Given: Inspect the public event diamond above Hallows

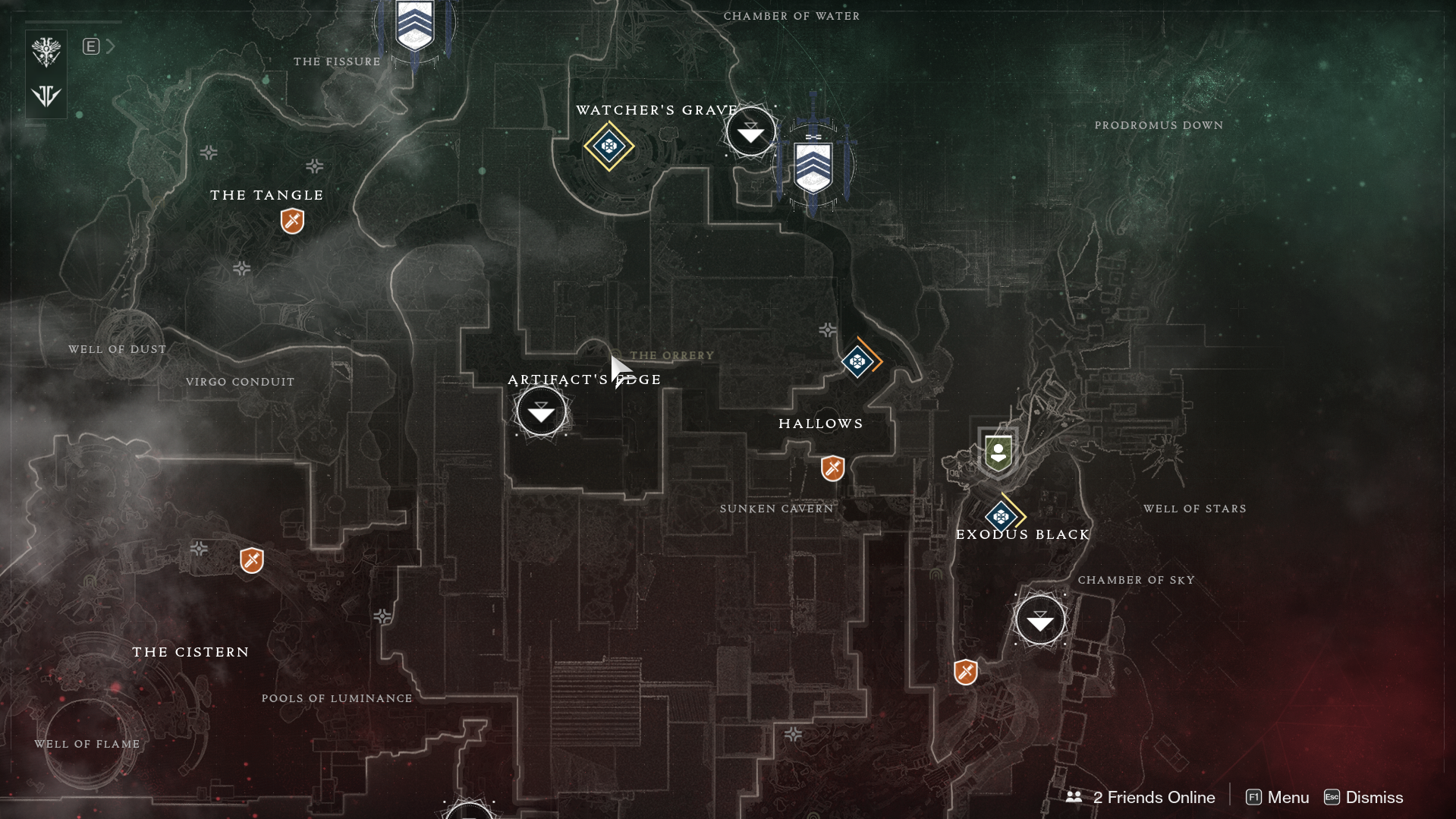Looking at the screenshot, I should pyautogui.click(x=858, y=361).
